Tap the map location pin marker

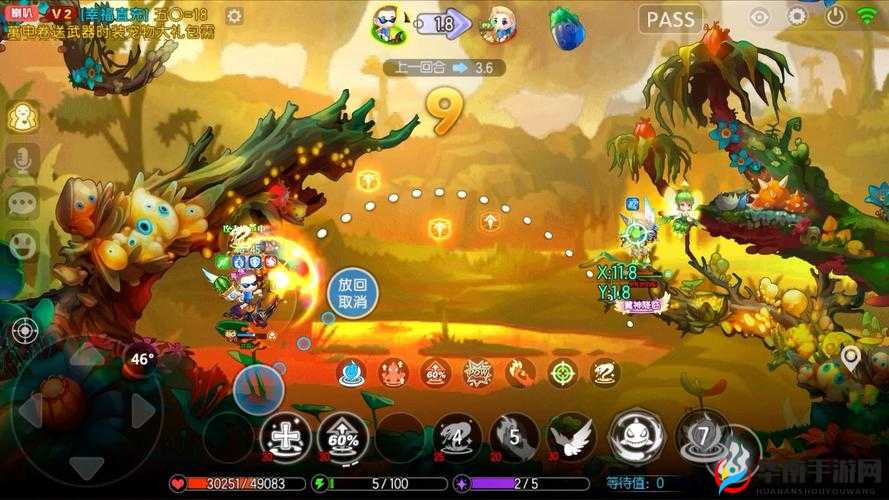pos(851,357)
